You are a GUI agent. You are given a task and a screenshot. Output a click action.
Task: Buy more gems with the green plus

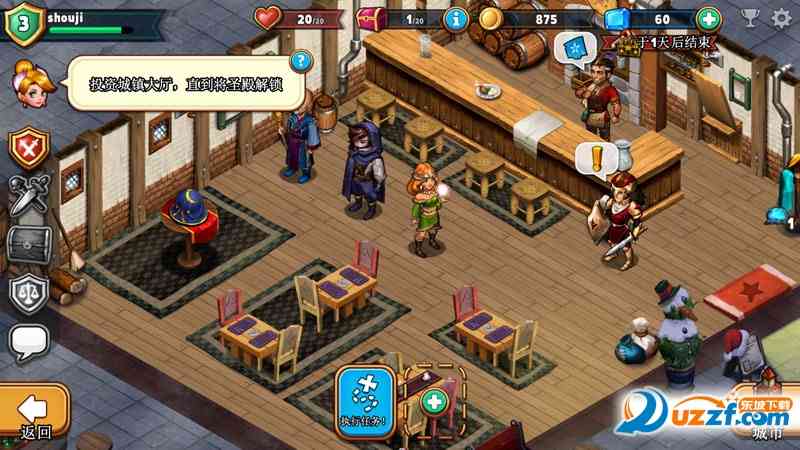click(708, 19)
